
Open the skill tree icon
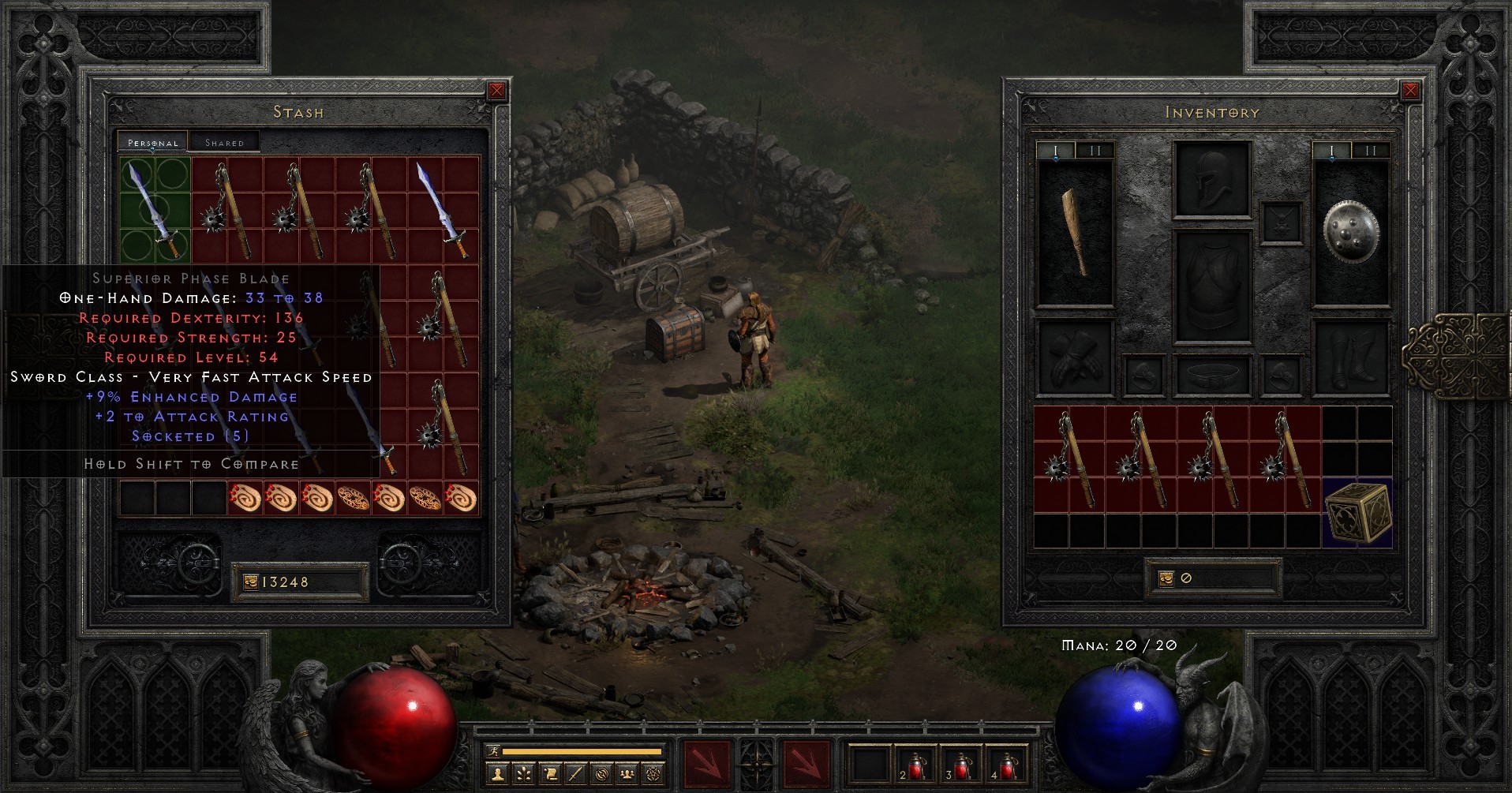click(x=522, y=775)
